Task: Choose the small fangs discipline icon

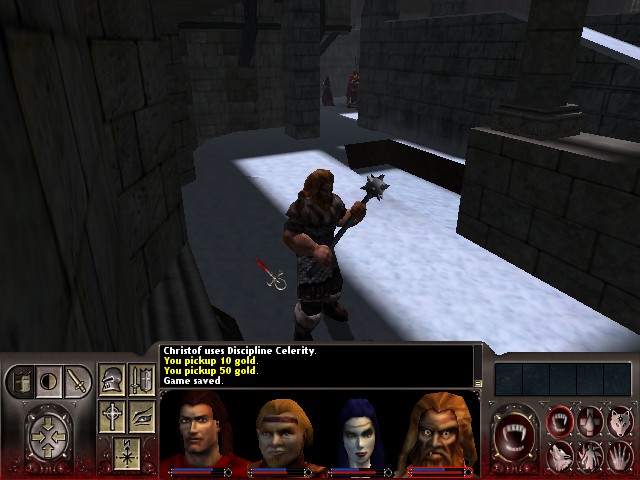Action: [561, 422]
